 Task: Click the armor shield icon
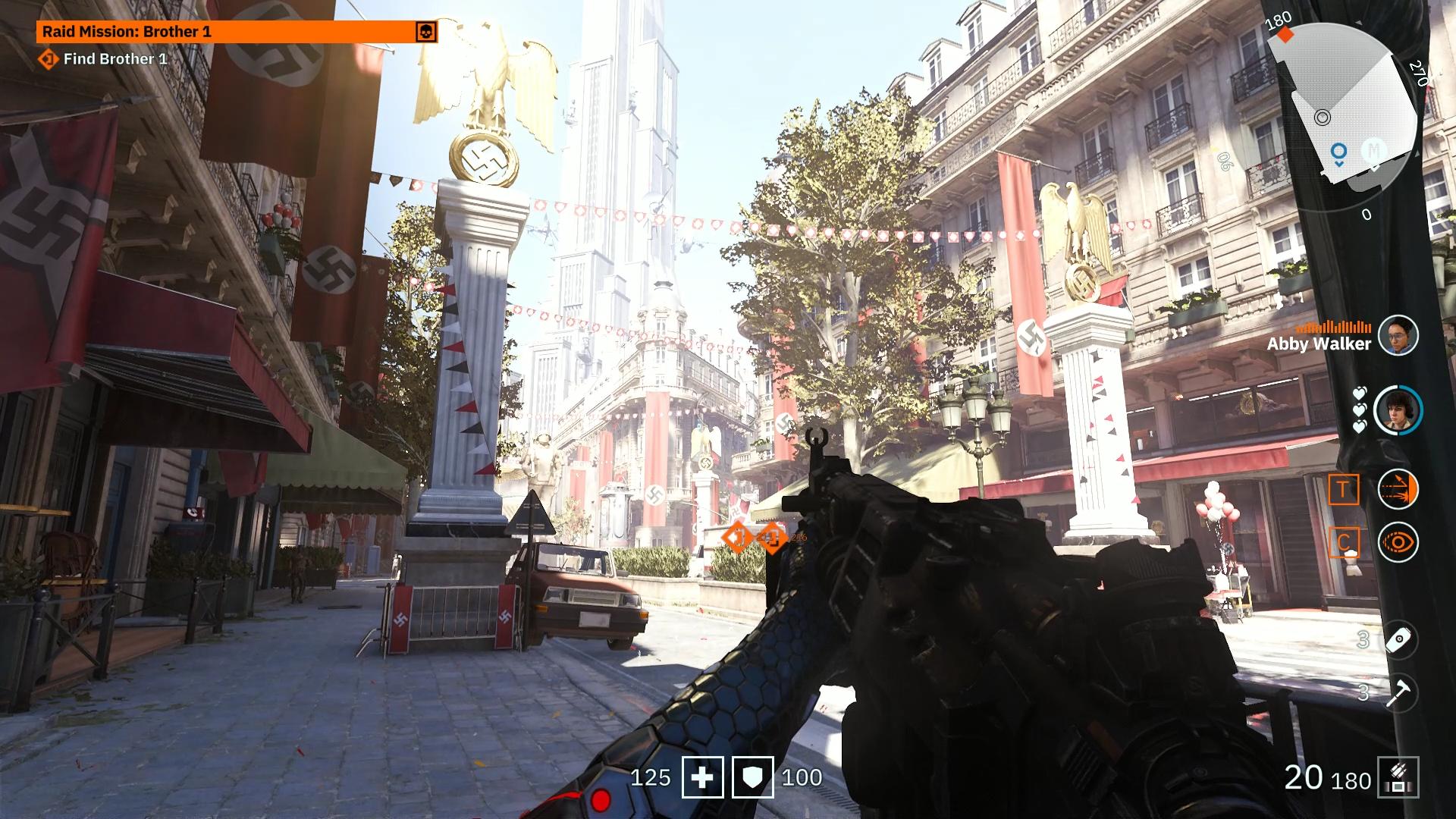[x=752, y=777]
